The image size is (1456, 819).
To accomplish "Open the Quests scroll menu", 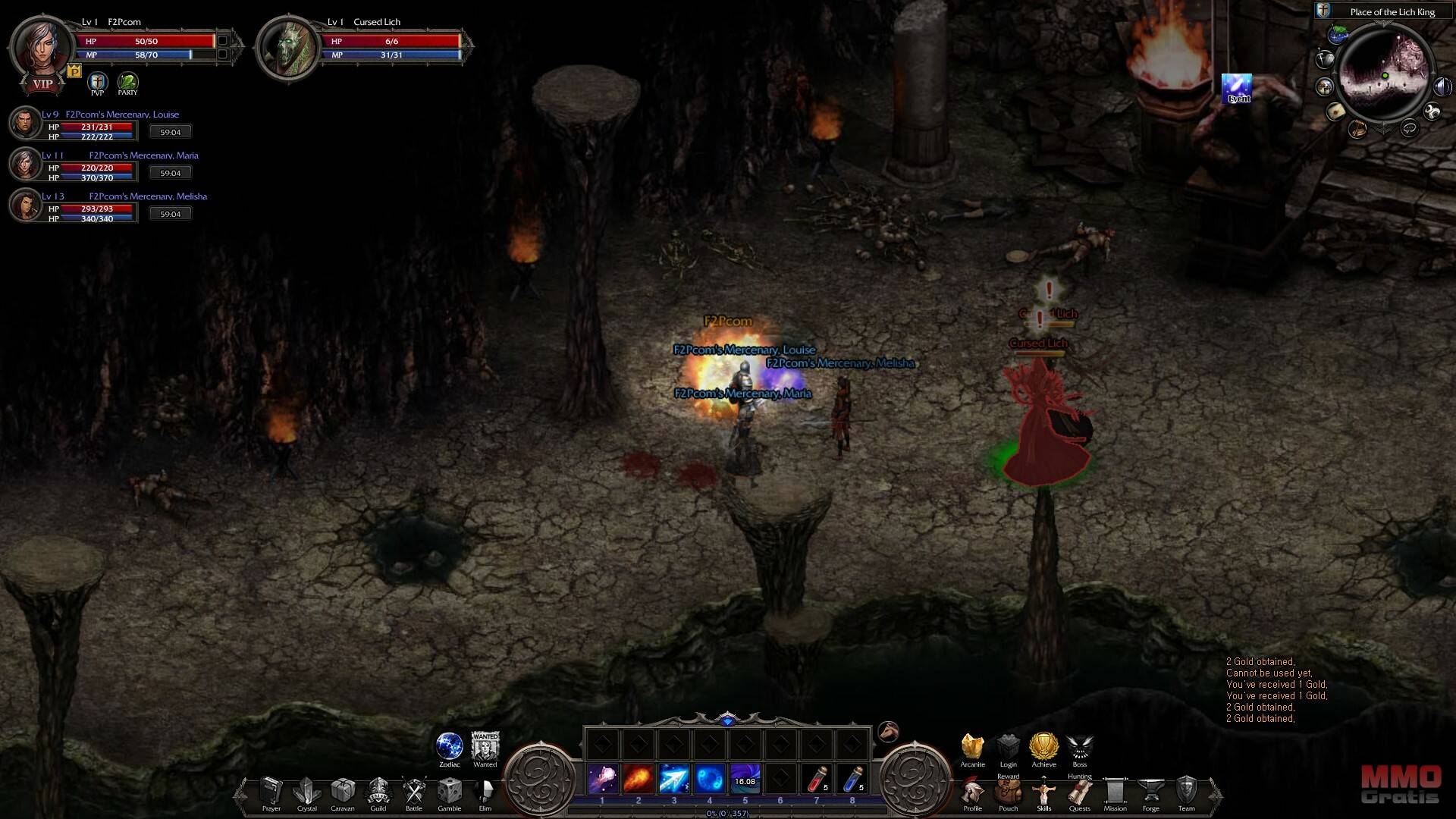I will 1079,793.
